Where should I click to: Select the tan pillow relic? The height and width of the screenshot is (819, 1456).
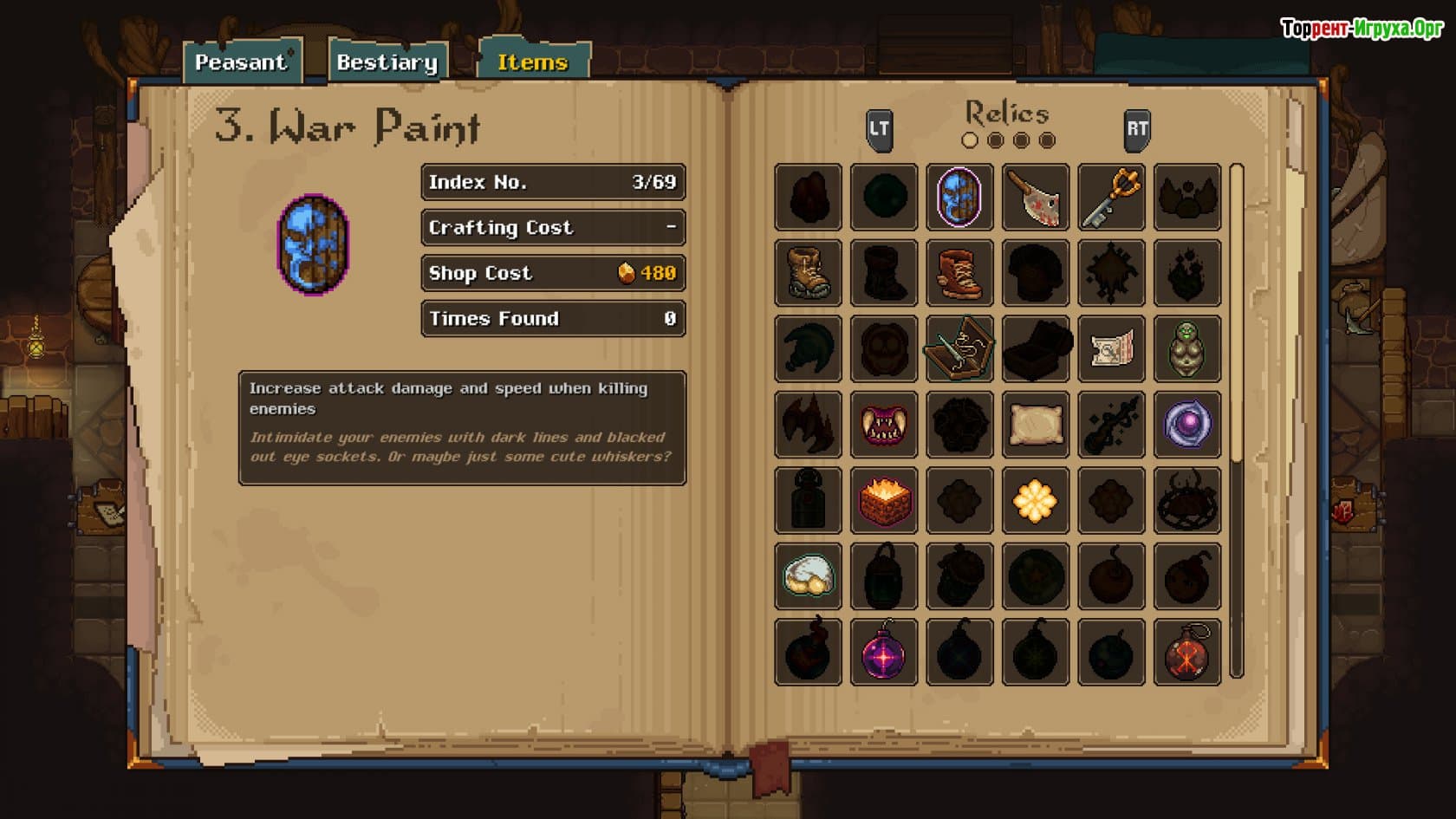click(1036, 425)
